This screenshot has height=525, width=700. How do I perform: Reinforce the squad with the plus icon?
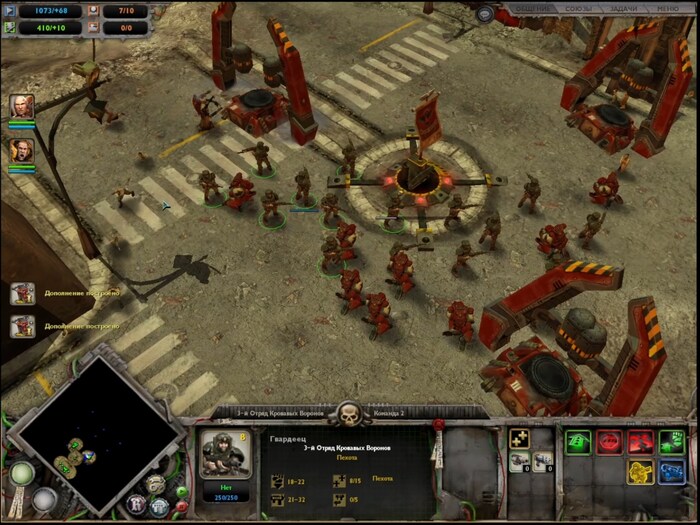click(519, 438)
